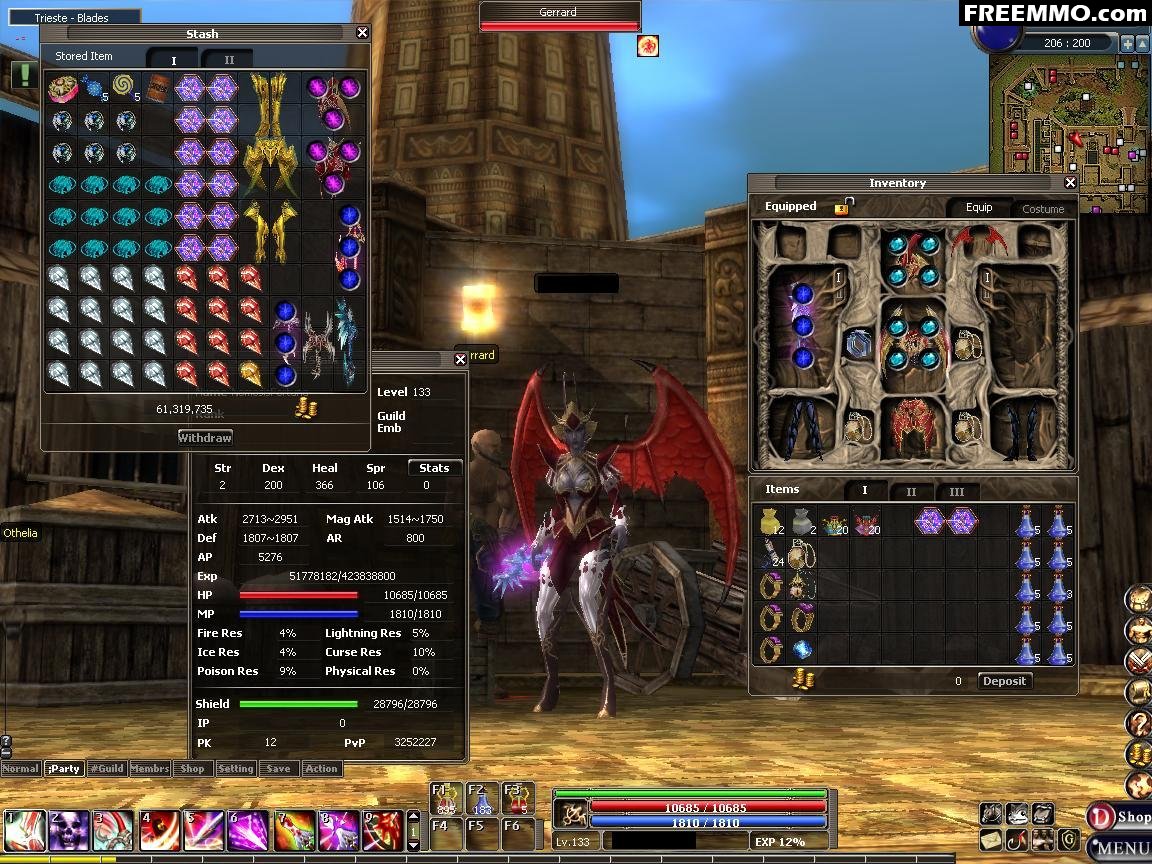Open the Costume equipment tab
This screenshot has height=864, width=1152.
(x=1043, y=209)
